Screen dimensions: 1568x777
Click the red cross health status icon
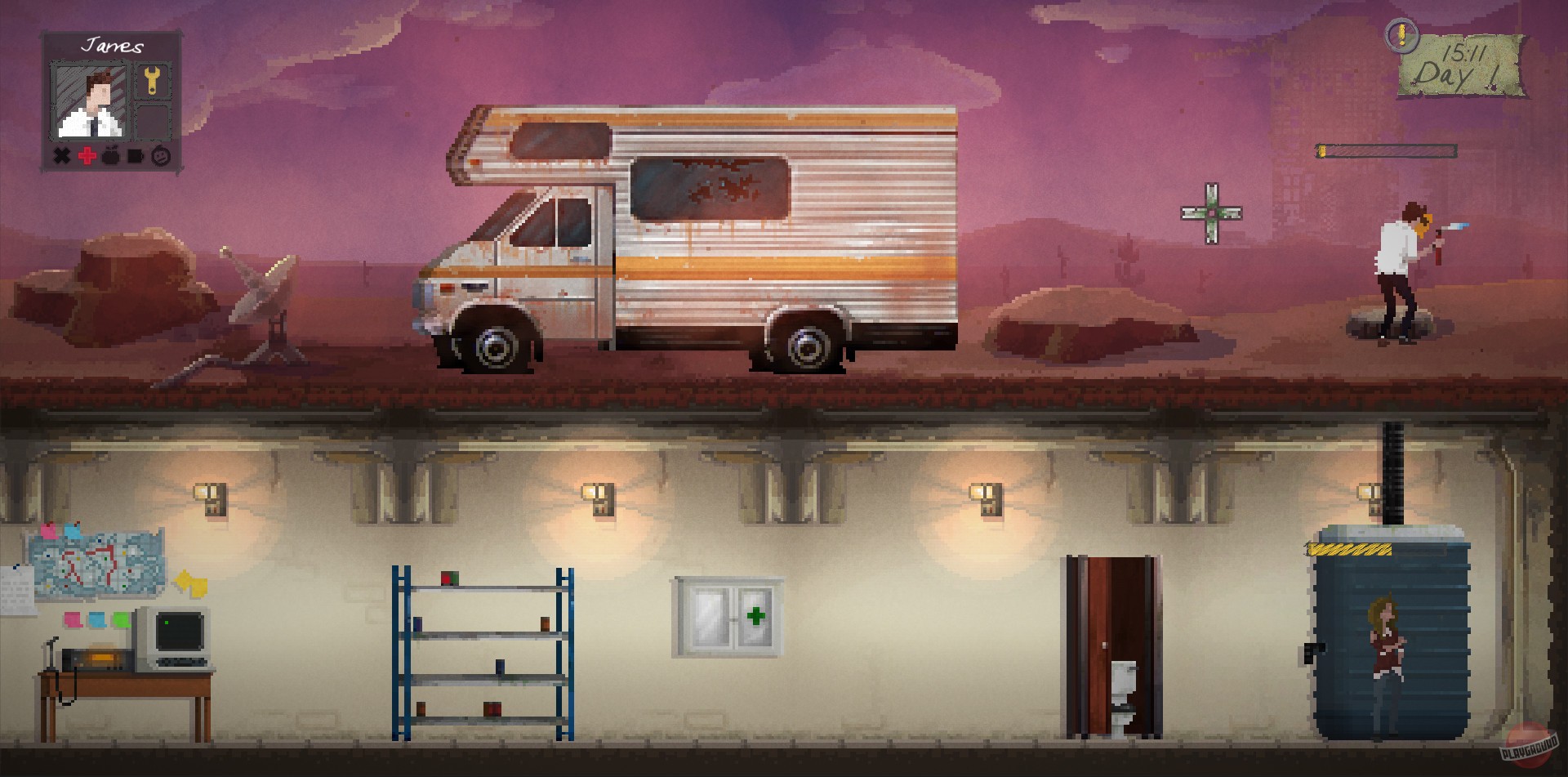tap(86, 156)
